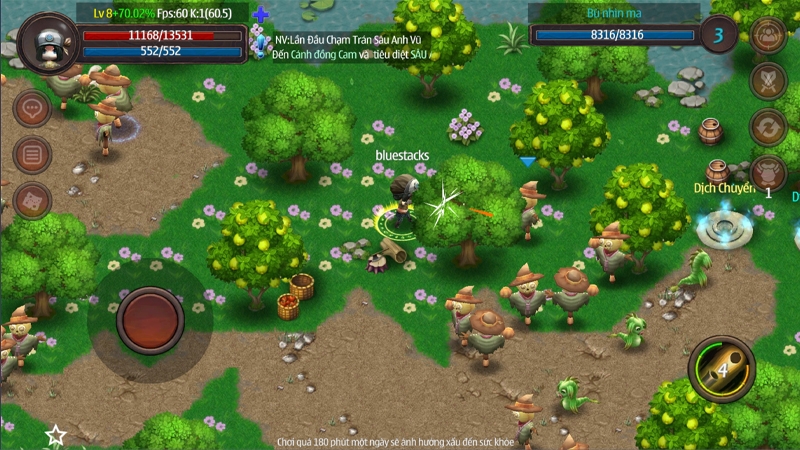The height and width of the screenshot is (450, 800).
Task: Open the group of people target icon
Action: pos(767,34)
